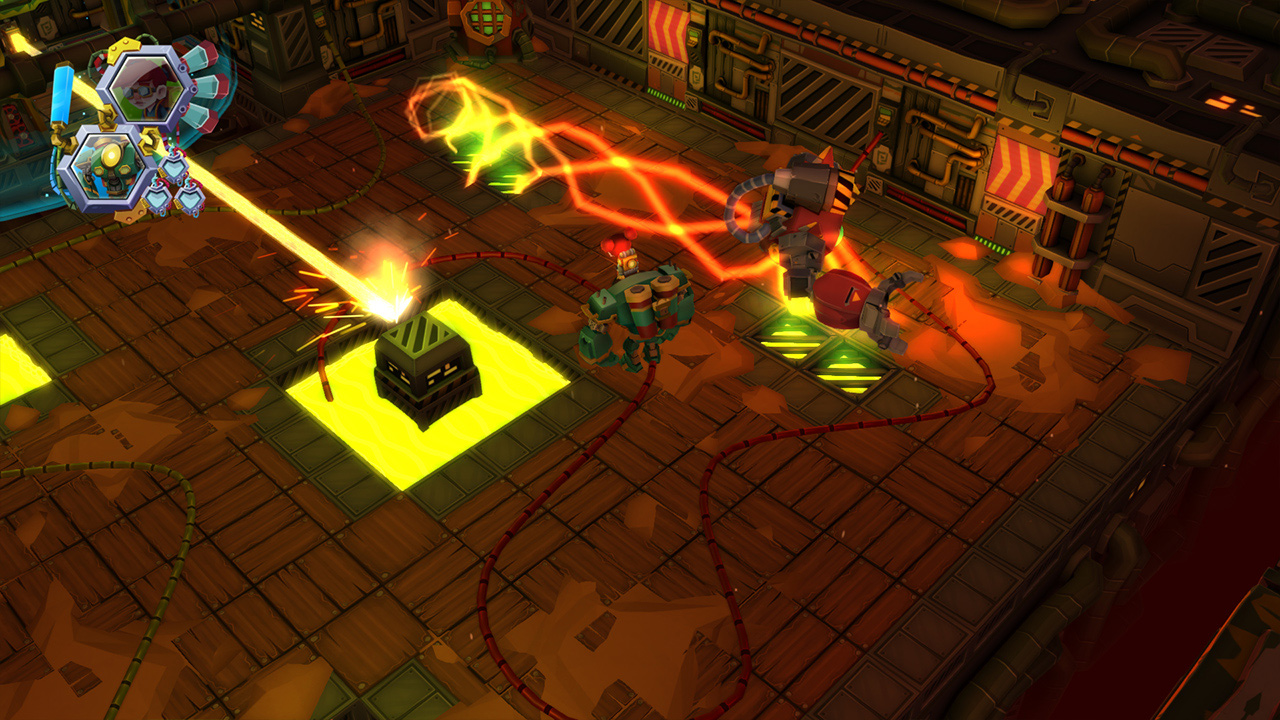Select the pilot's hexagonal portrait

pyautogui.click(x=144, y=89)
